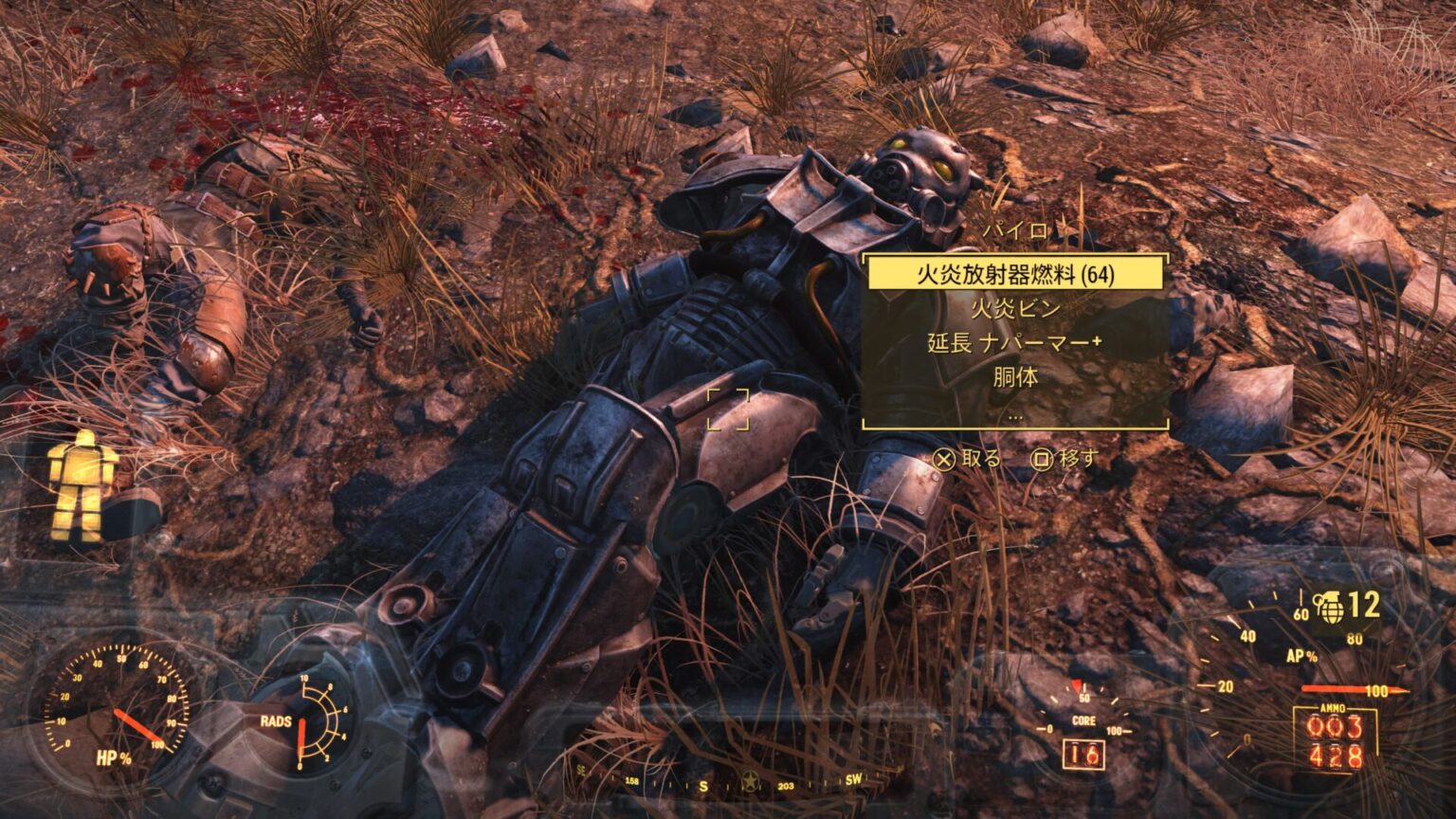The width and height of the screenshot is (1456, 819).
Task: Choose the 火炎ビン loot entry
Action: [1015, 309]
